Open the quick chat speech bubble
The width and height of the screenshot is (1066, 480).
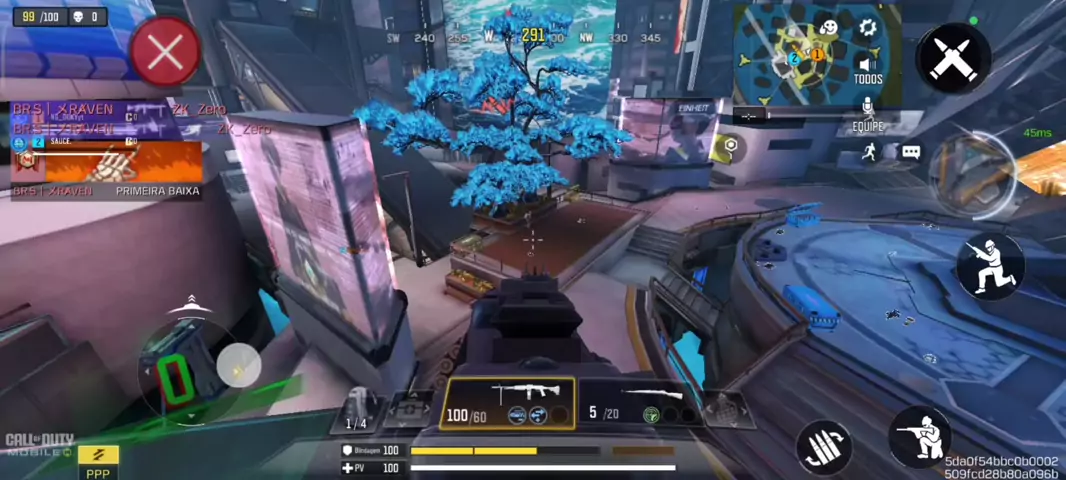click(911, 152)
